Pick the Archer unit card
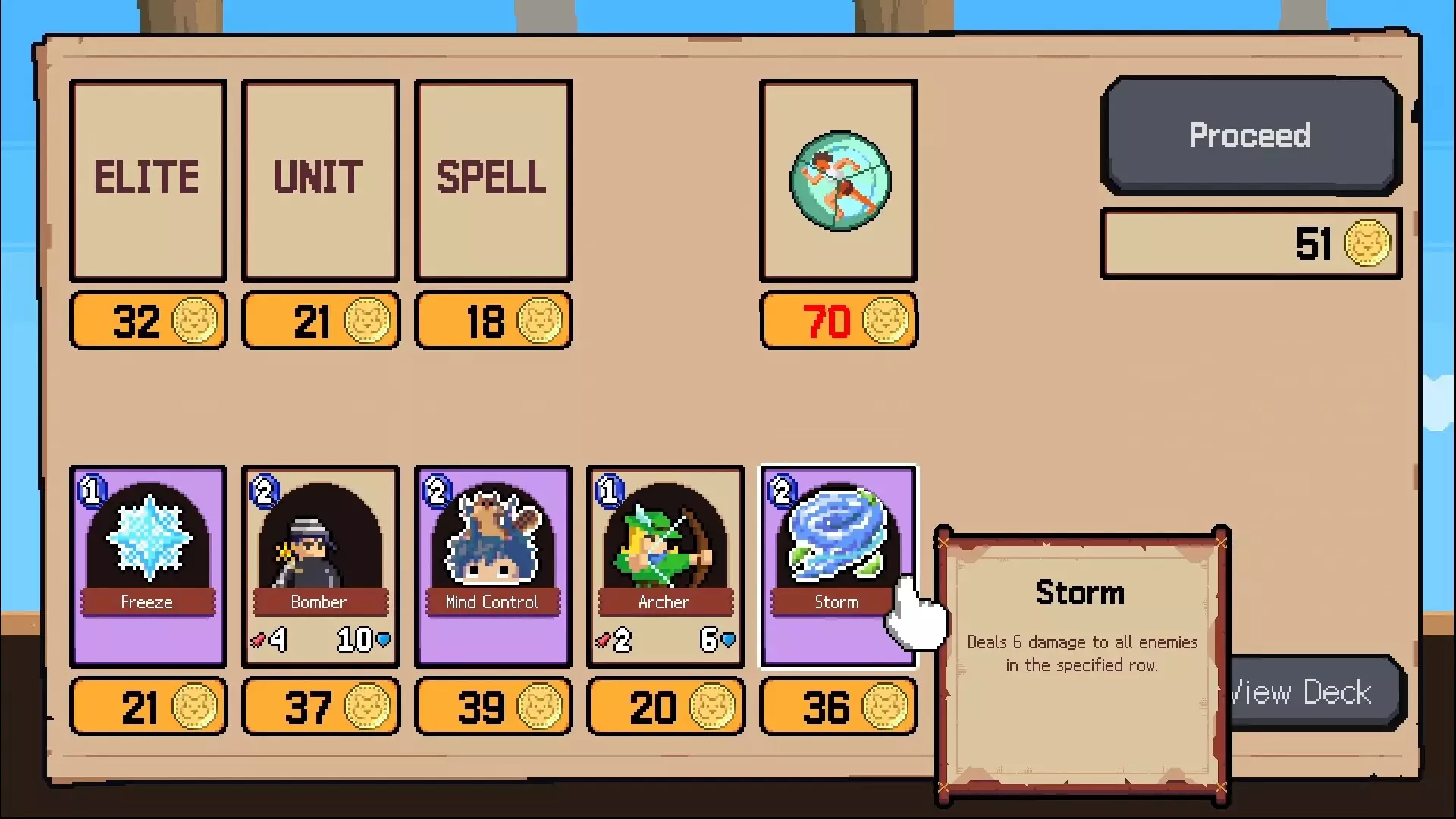Screen dimensions: 1456x819 coord(665,565)
